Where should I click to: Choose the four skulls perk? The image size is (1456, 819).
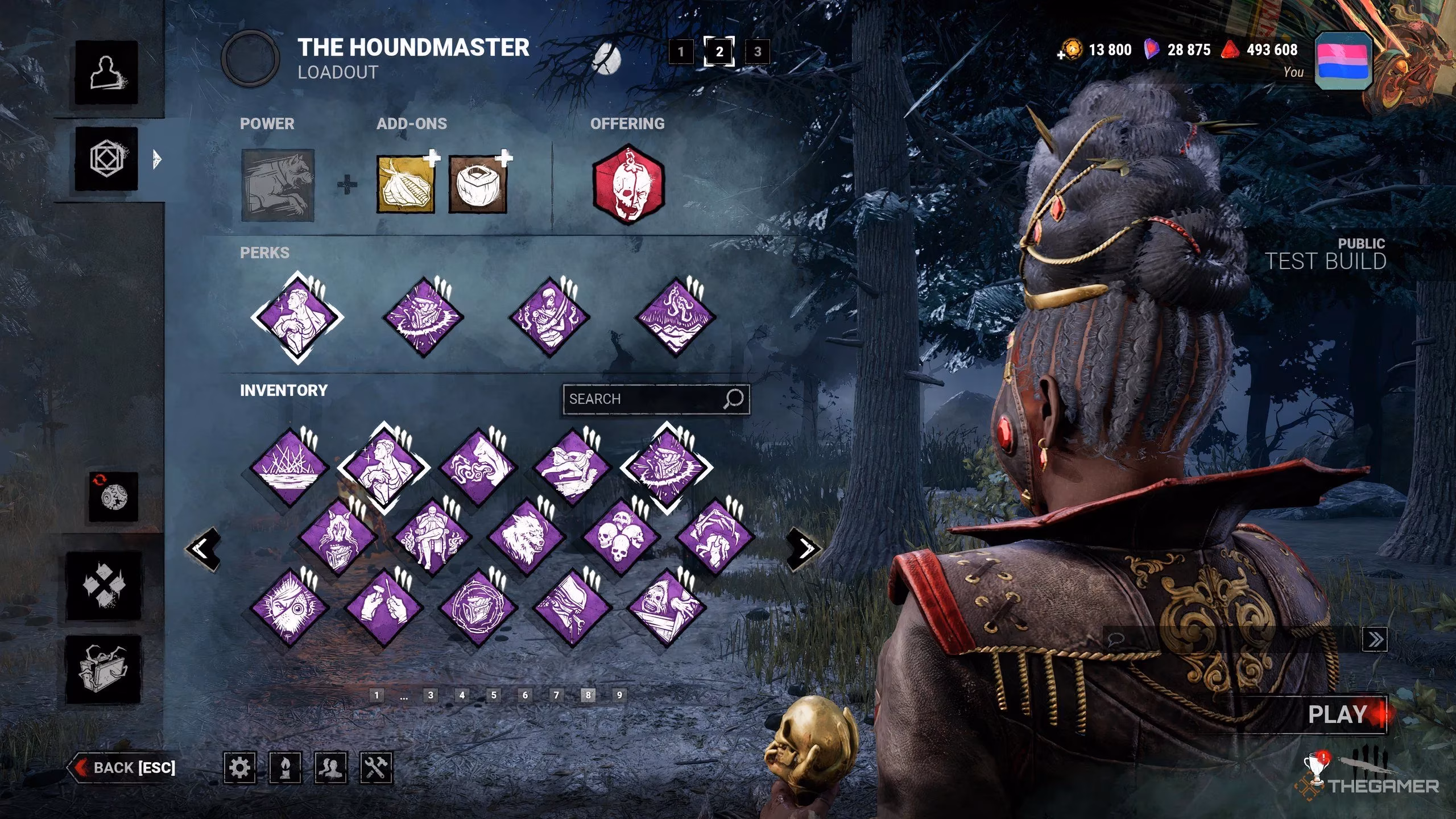(620, 538)
